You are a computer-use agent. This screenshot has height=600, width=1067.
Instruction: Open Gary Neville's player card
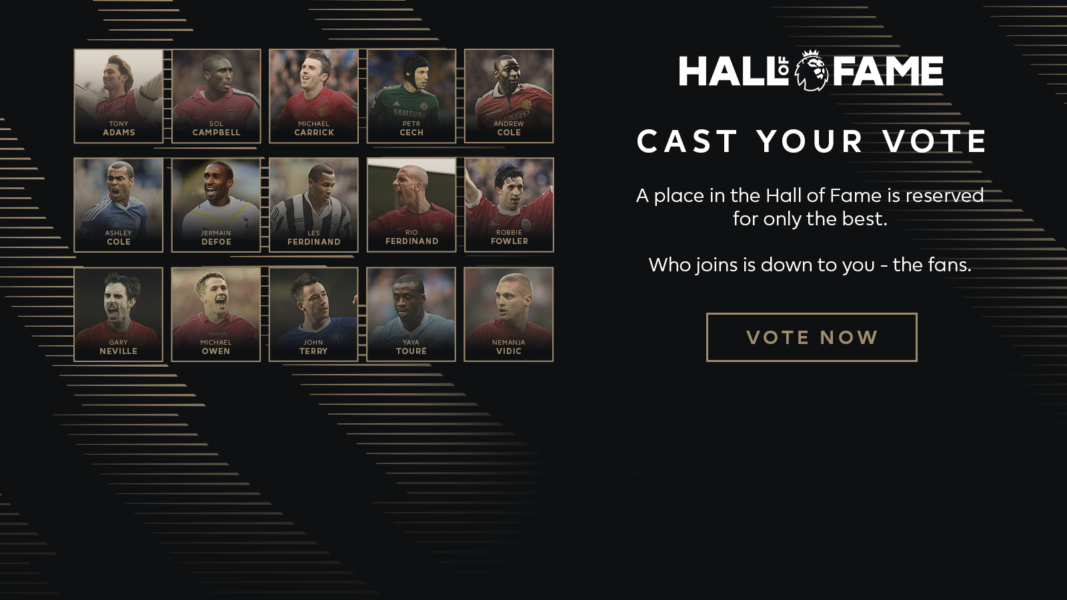click(x=118, y=314)
